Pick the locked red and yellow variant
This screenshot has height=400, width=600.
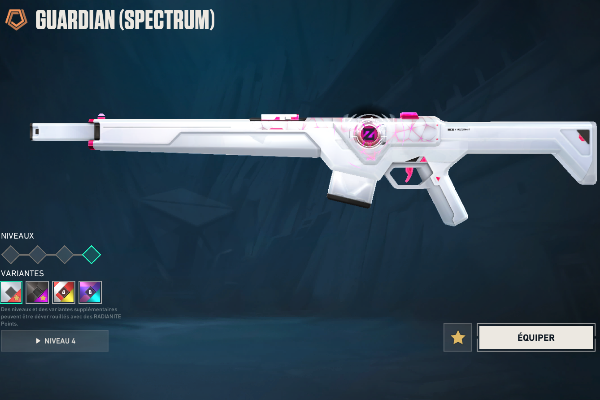63,291
